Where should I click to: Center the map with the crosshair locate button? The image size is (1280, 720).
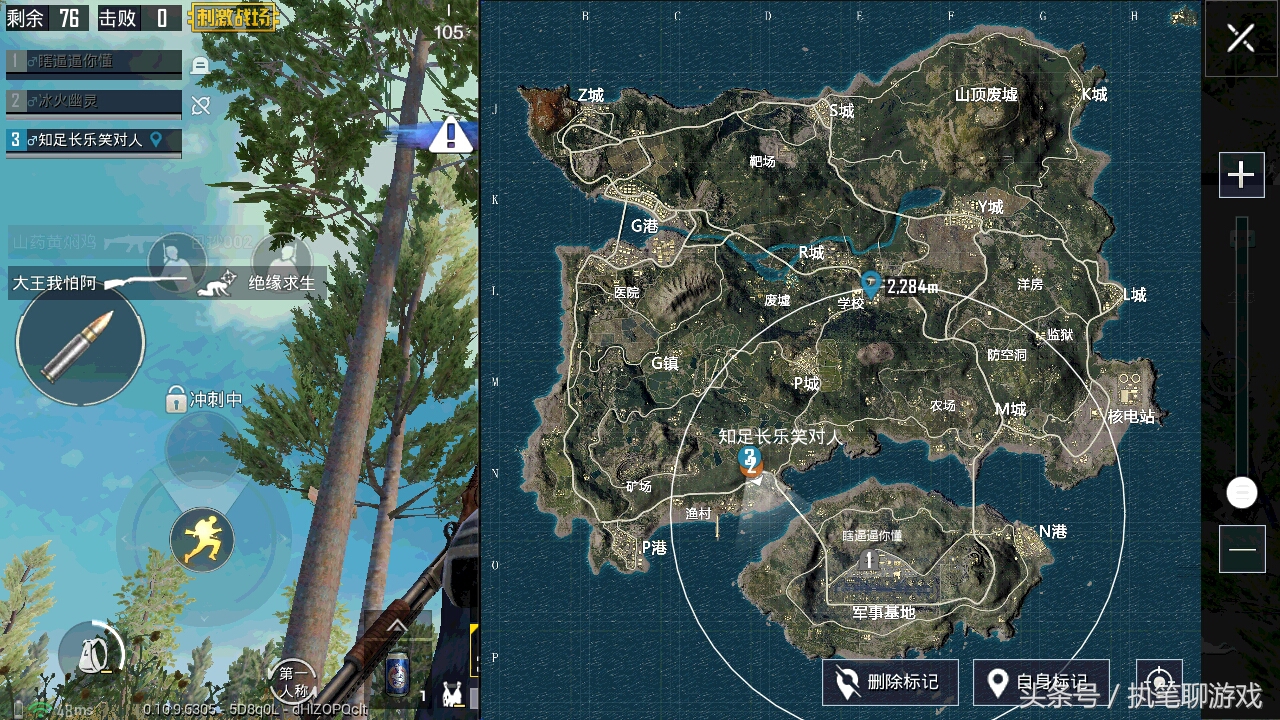pos(1159,680)
